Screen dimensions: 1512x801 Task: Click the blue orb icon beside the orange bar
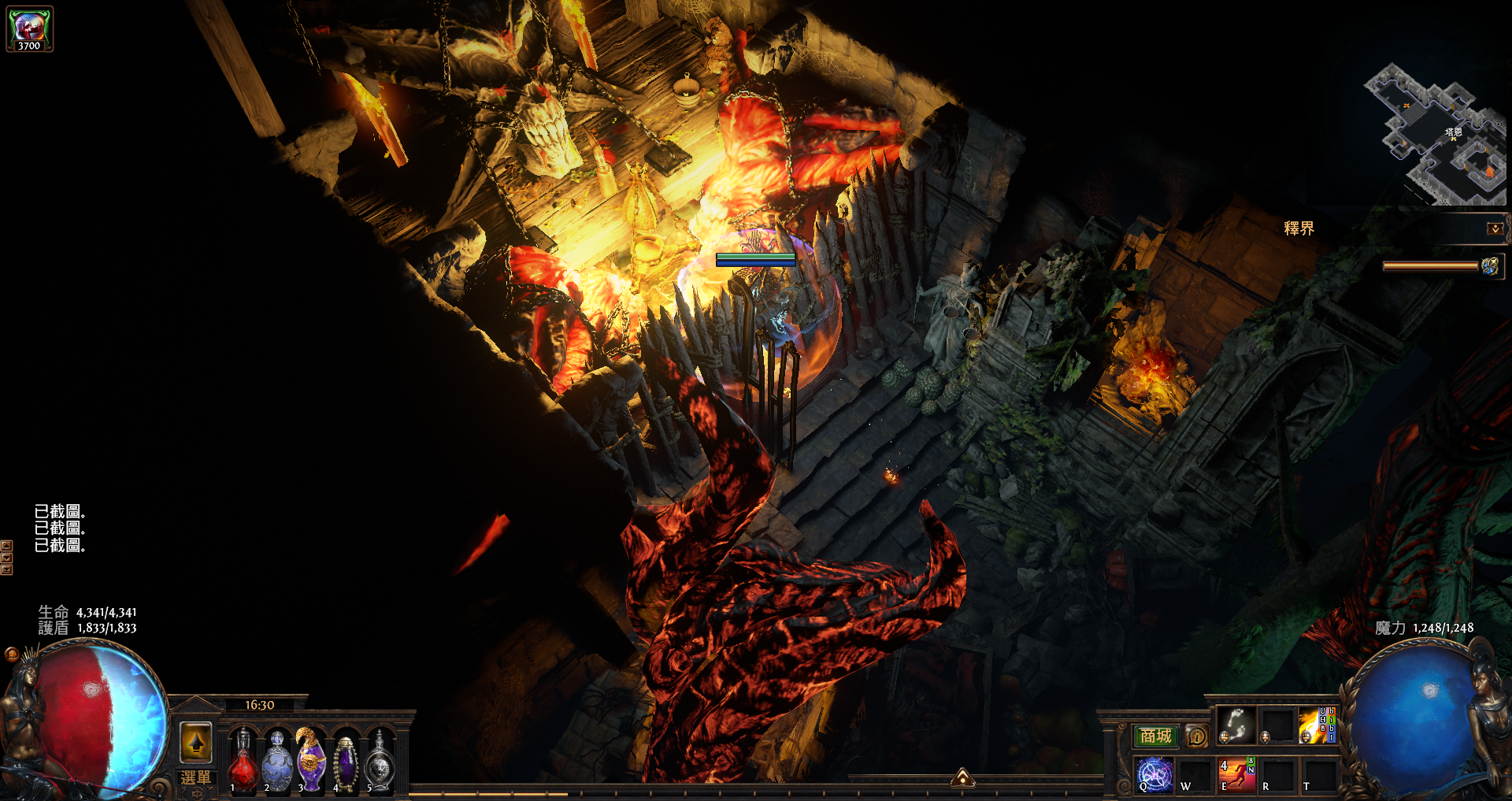tap(1490, 266)
